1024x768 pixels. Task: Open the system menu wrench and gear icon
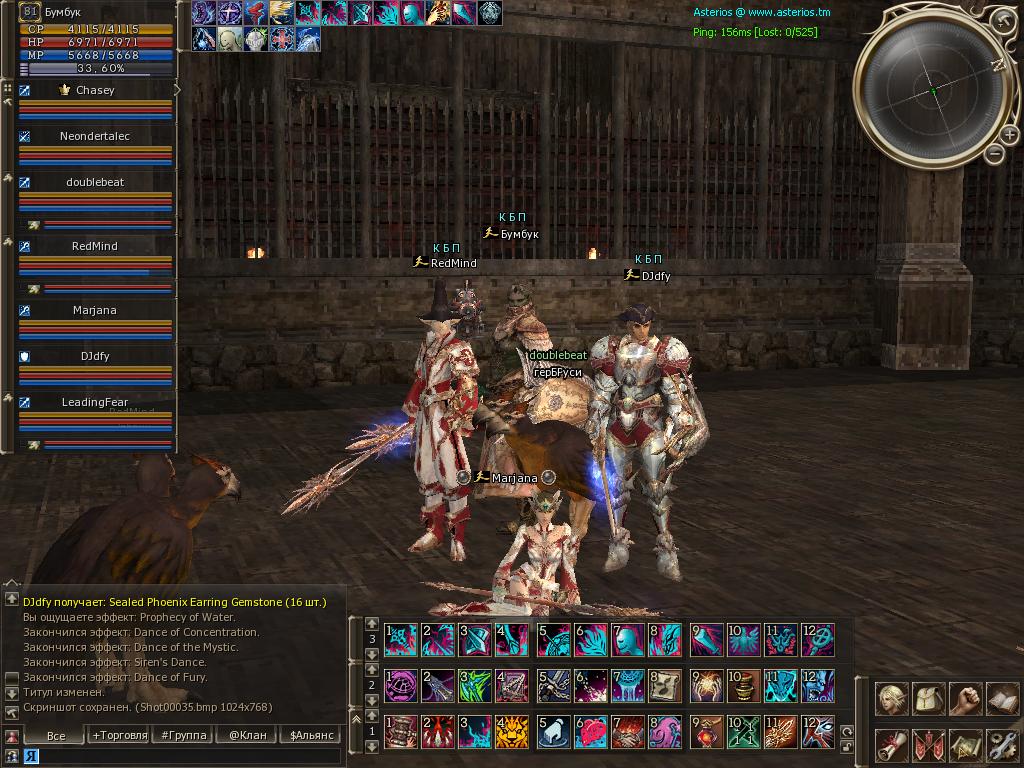pos(1002,745)
